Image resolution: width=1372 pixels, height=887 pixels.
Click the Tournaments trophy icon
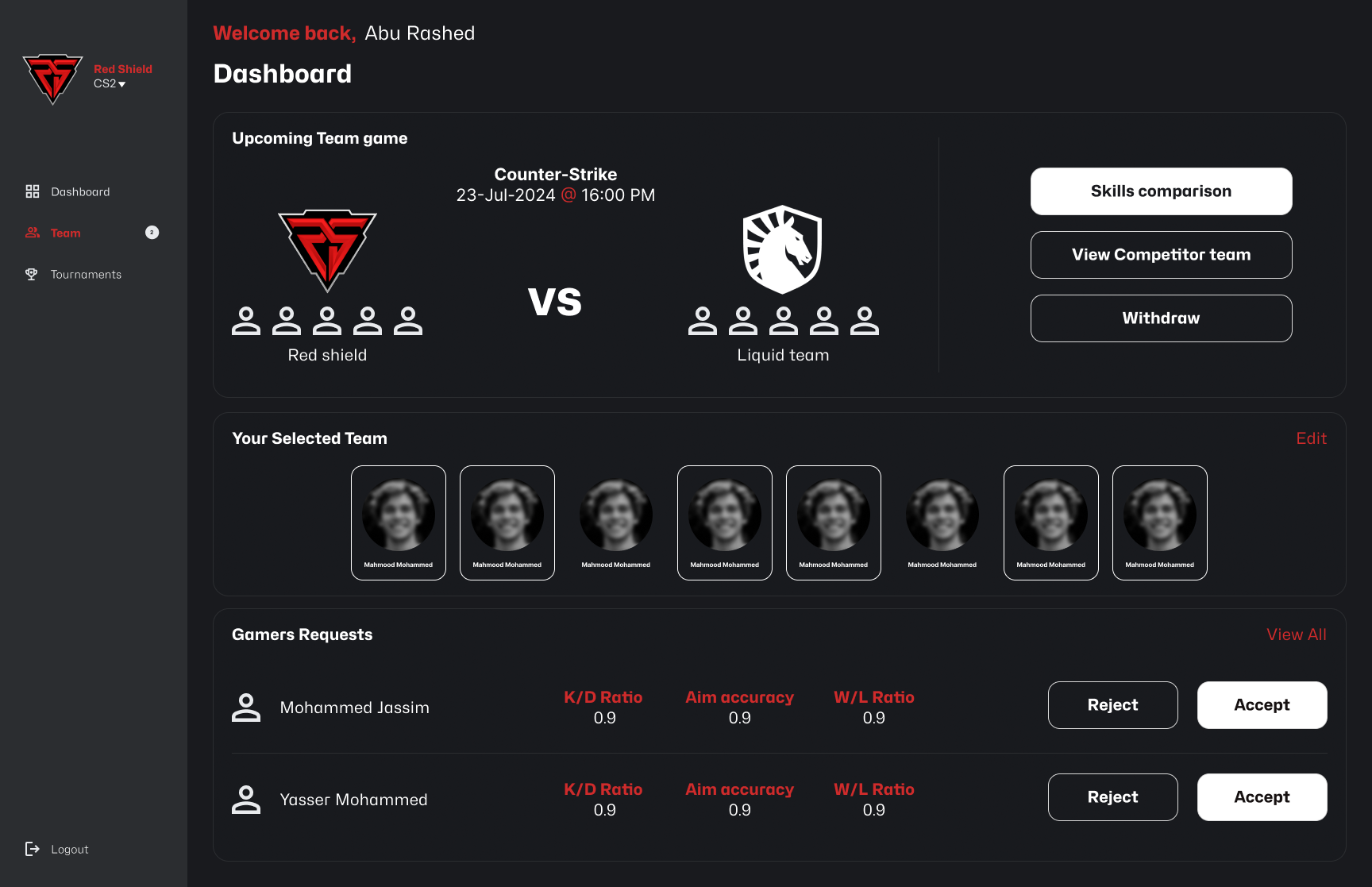pos(32,274)
